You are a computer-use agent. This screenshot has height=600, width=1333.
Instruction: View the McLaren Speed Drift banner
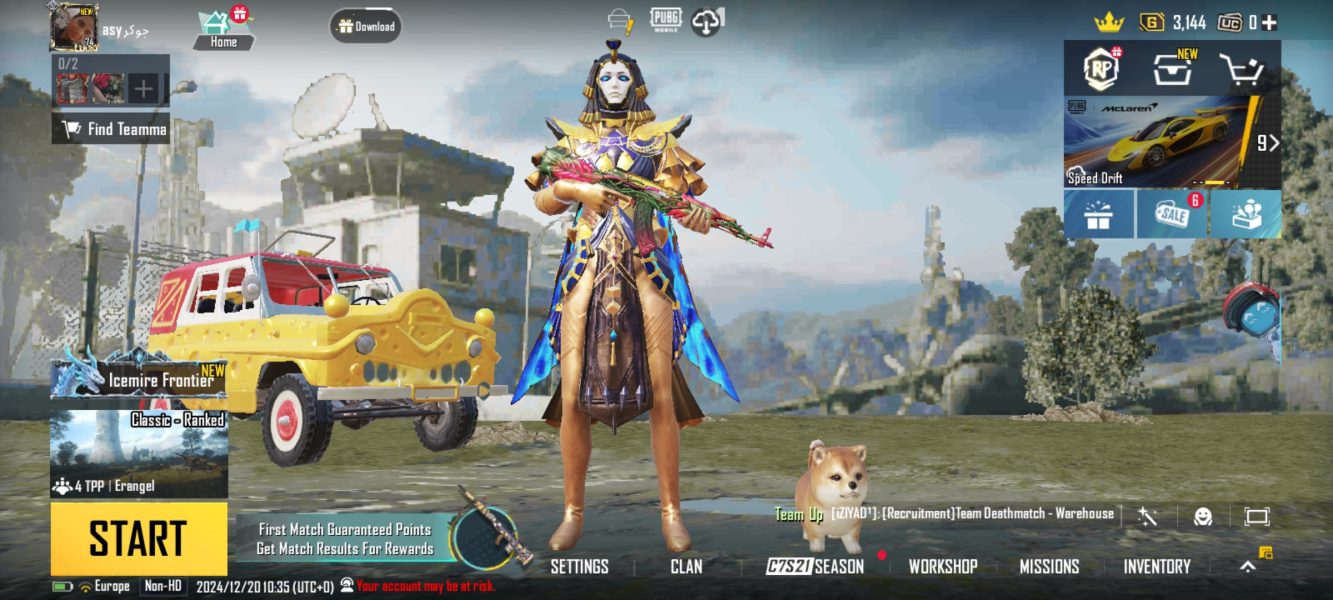(1160, 142)
